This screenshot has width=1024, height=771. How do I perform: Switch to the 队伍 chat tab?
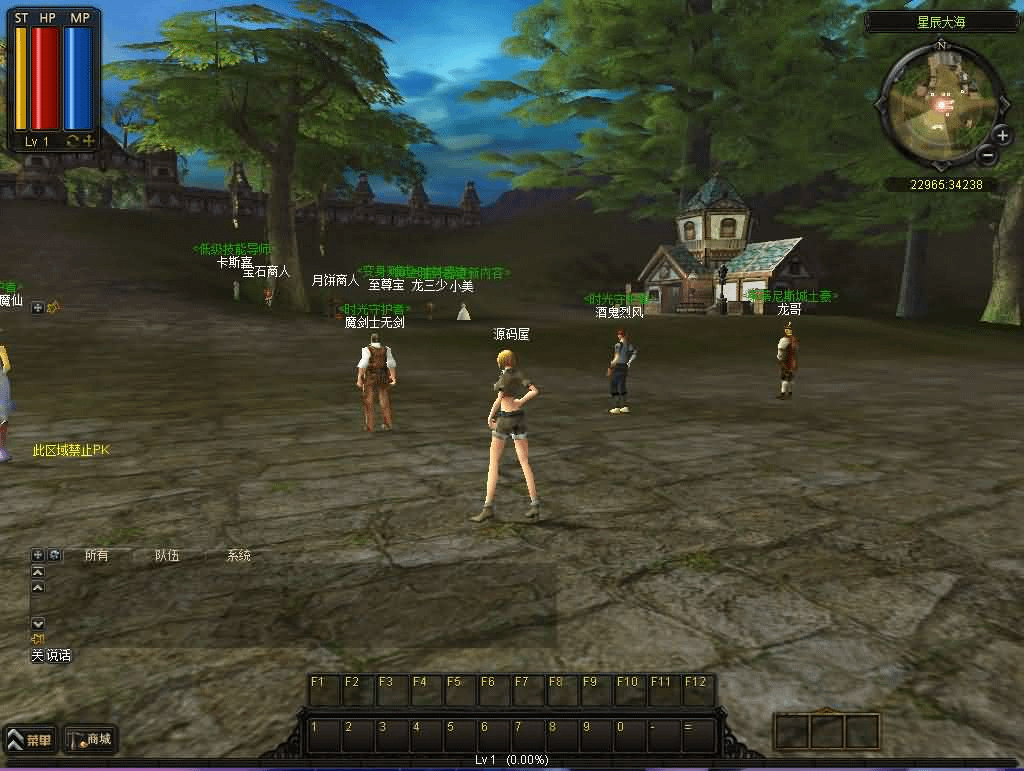pos(167,555)
